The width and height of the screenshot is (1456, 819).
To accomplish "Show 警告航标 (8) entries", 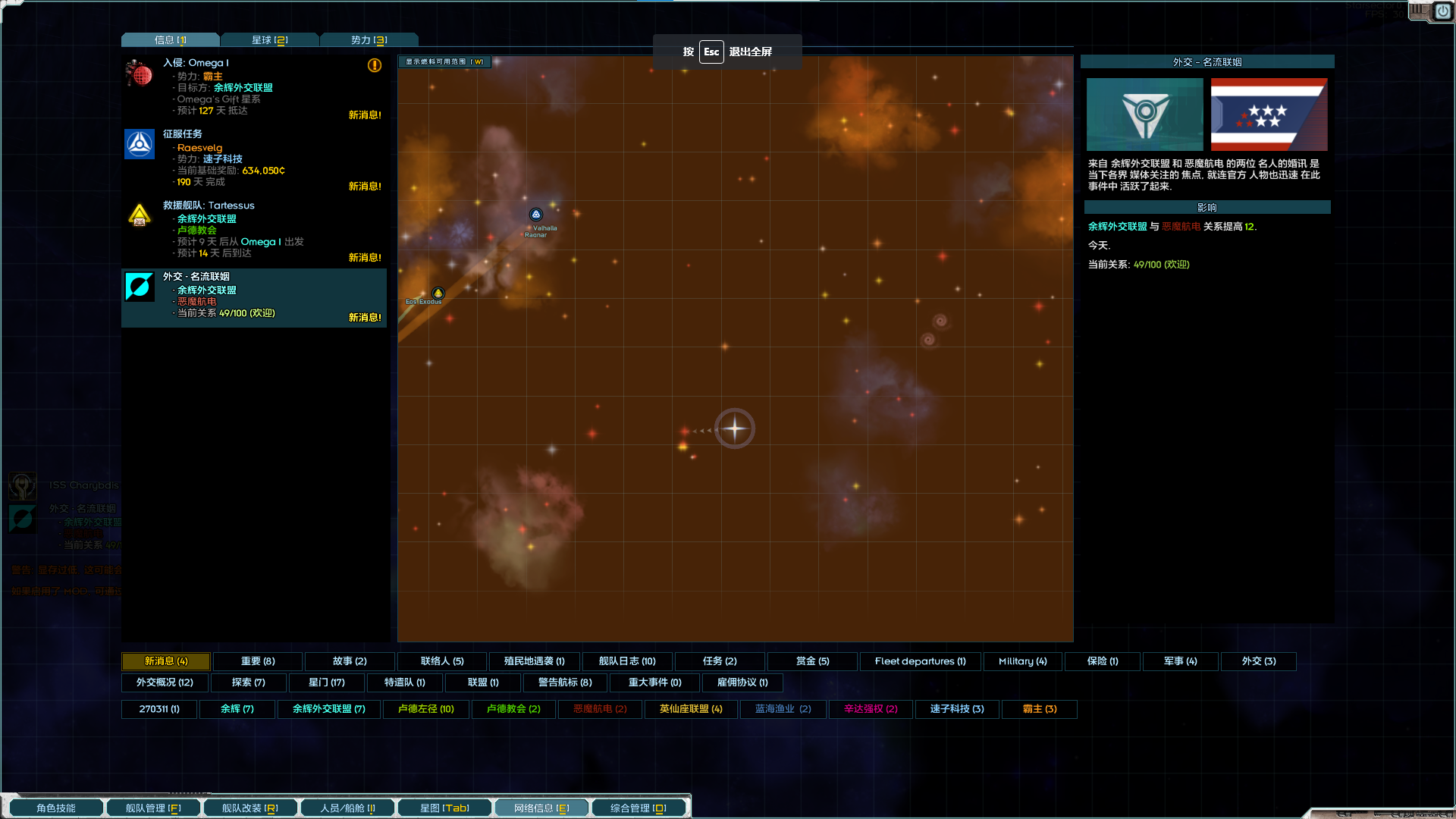I will (565, 682).
